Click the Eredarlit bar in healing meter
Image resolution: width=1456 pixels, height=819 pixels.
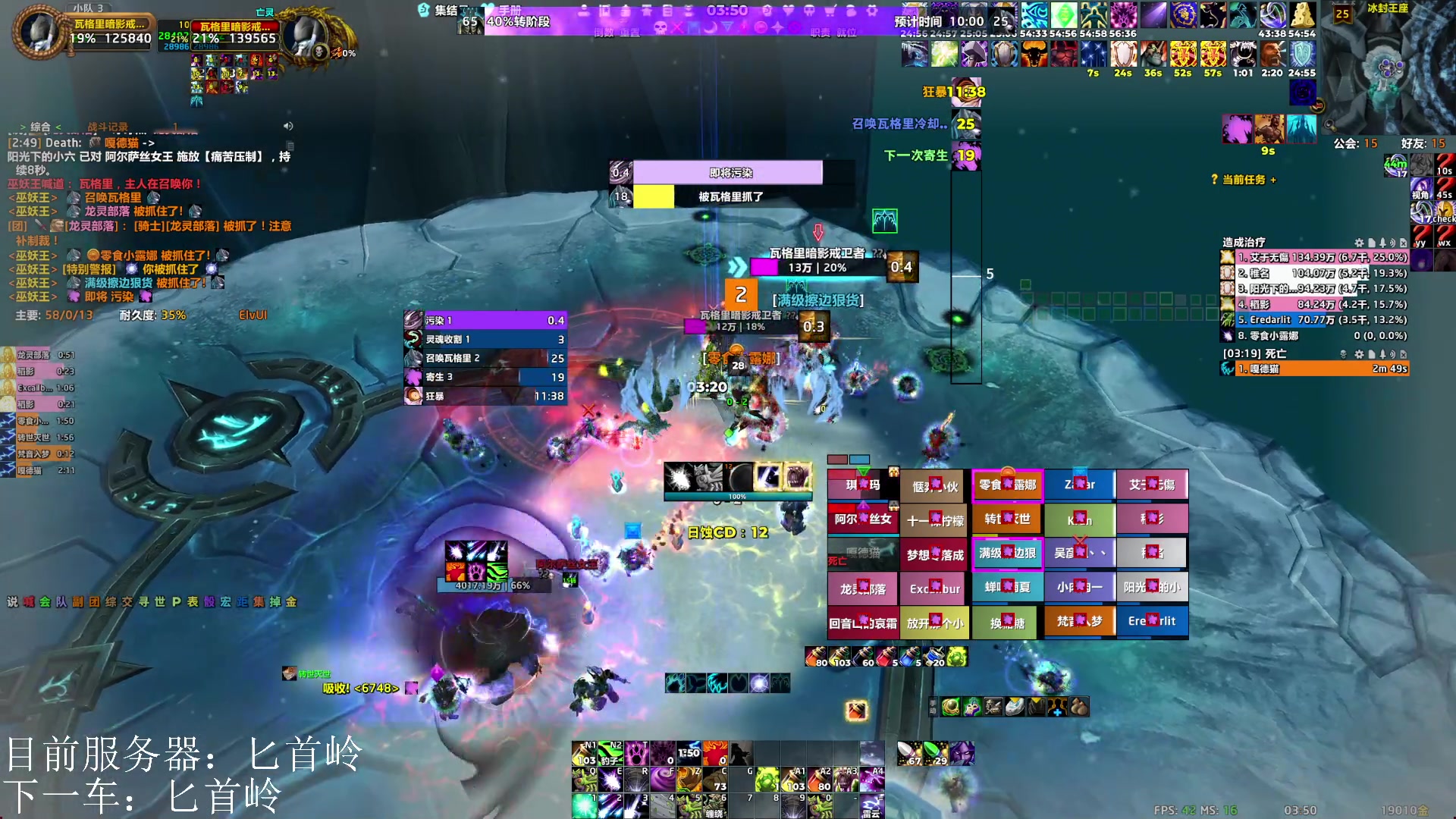[1321, 320]
